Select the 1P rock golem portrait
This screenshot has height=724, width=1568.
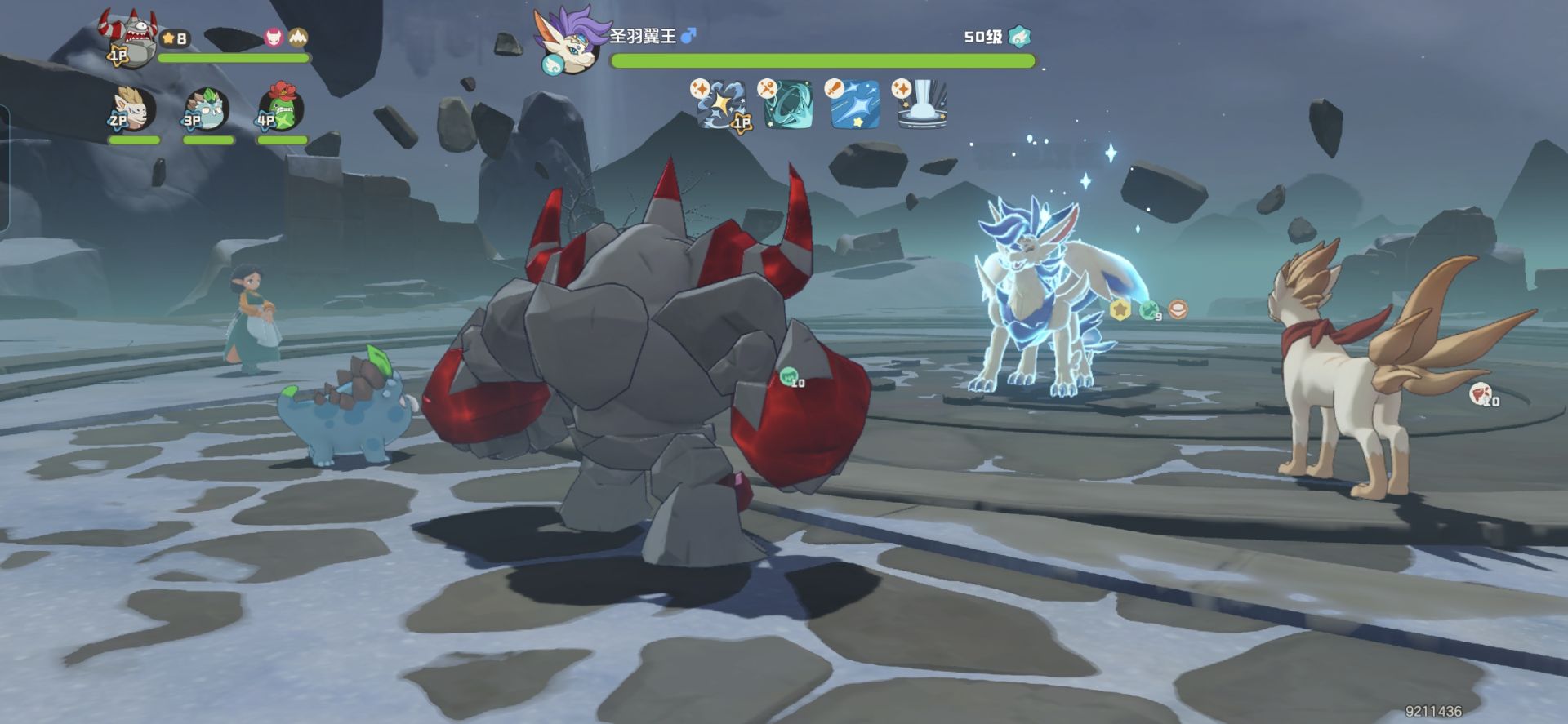[131, 39]
